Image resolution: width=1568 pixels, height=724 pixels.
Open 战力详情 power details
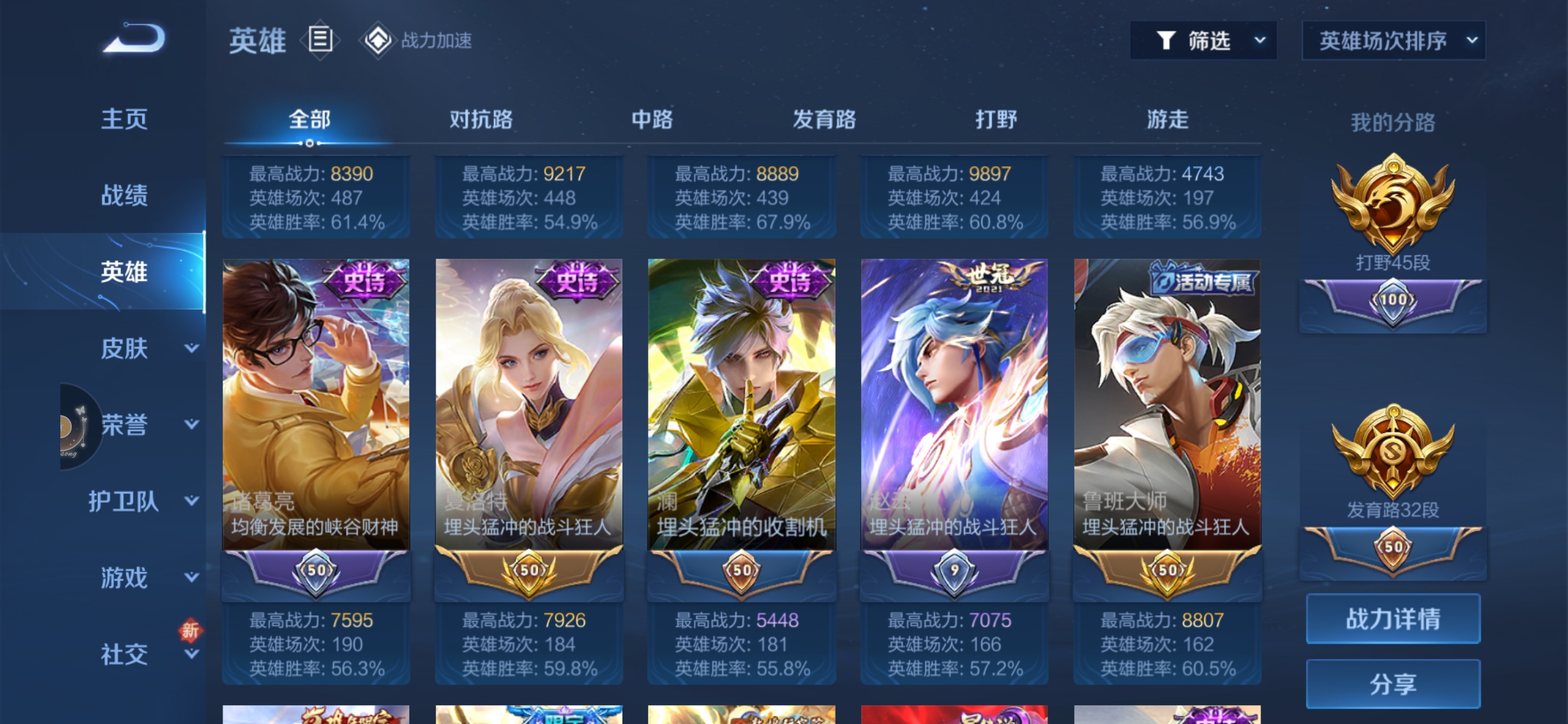1392,619
